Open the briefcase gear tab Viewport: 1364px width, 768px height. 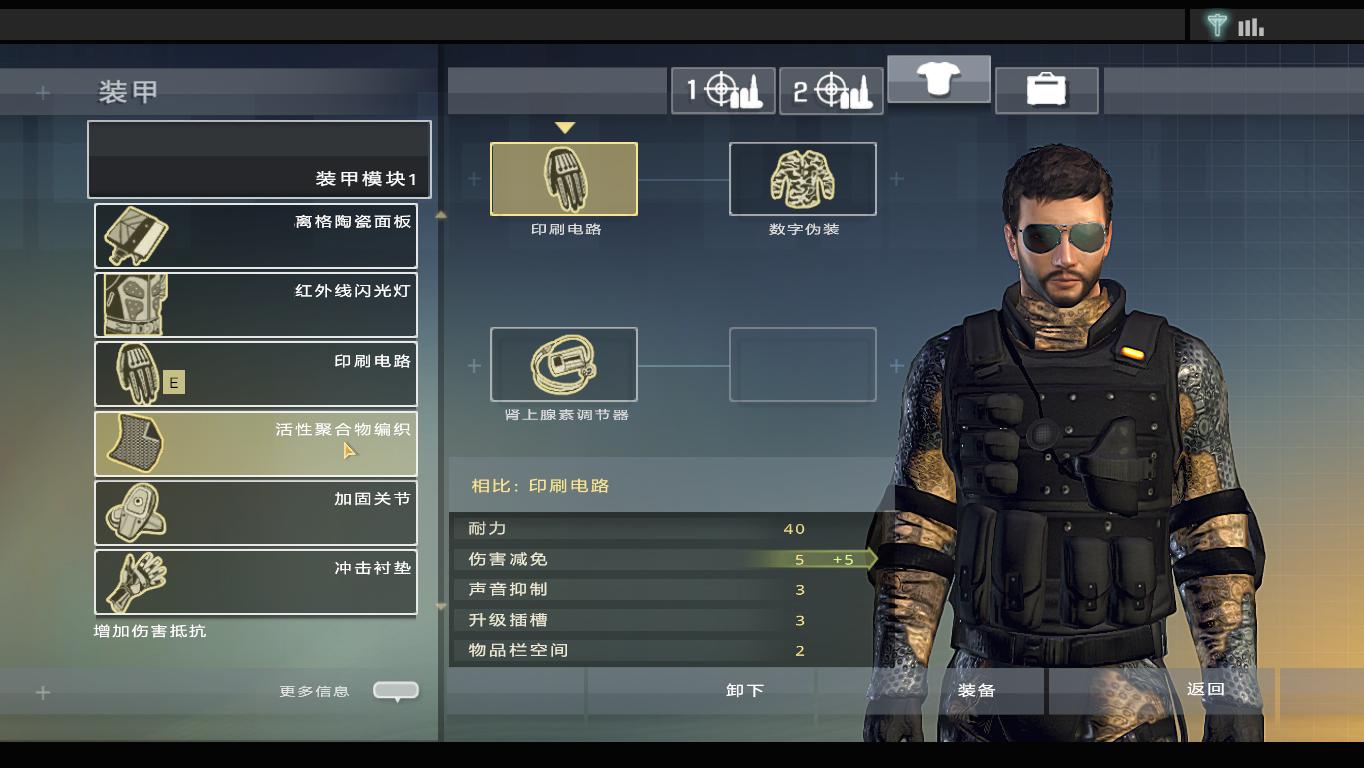tap(1046, 91)
